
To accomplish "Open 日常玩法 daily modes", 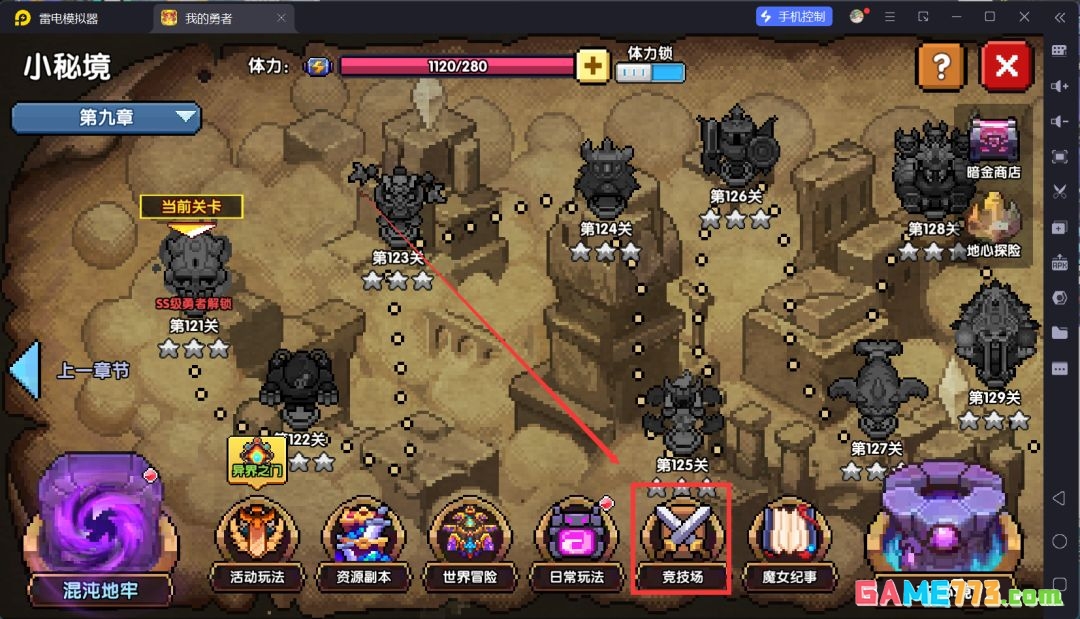I will coord(577,540).
